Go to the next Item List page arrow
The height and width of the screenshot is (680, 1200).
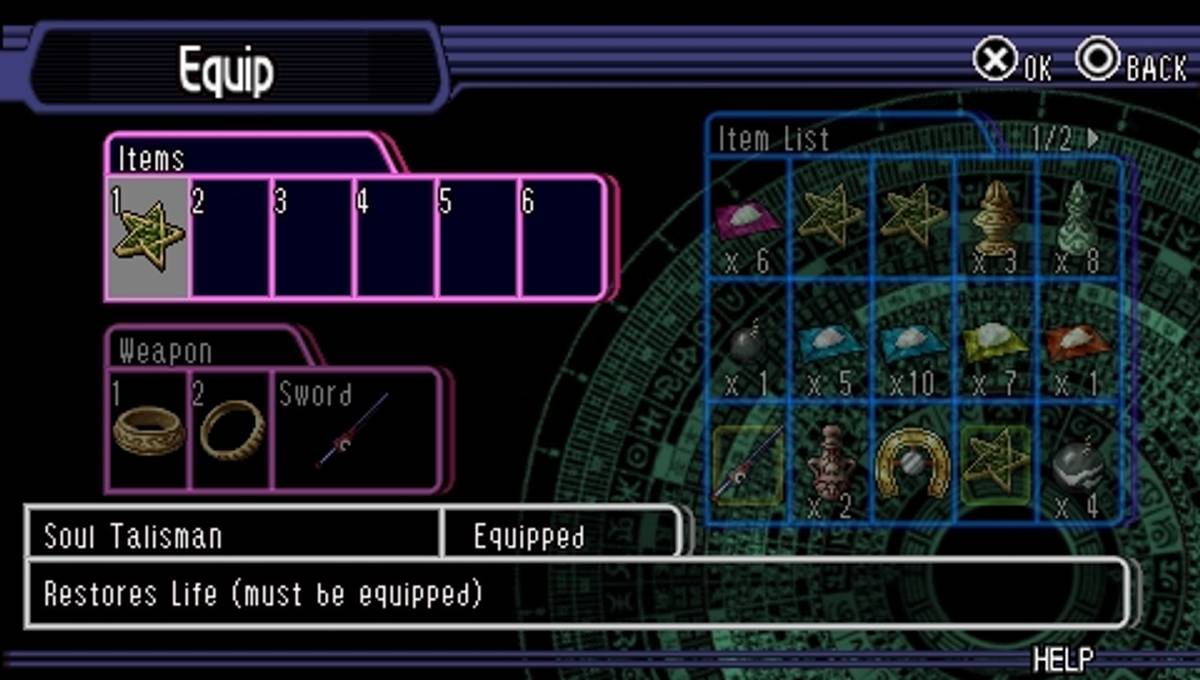pyautogui.click(x=1093, y=138)
